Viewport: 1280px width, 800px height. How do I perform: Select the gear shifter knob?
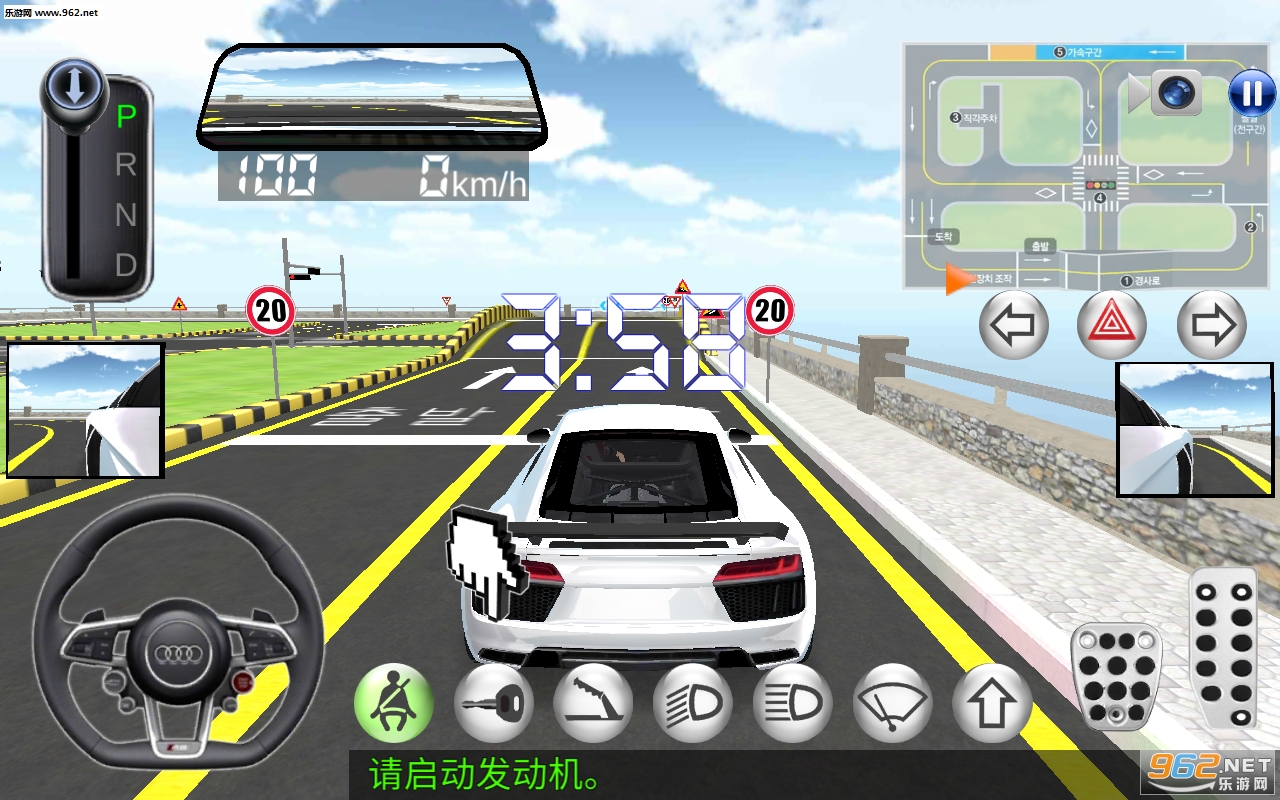pyautogui.click(x=75, y=87)
